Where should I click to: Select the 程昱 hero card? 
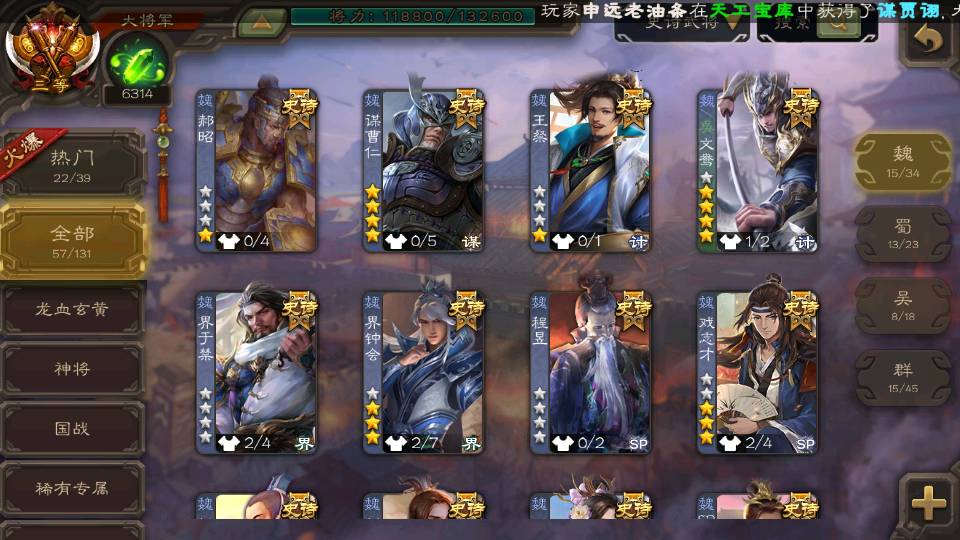pos(591,372)
